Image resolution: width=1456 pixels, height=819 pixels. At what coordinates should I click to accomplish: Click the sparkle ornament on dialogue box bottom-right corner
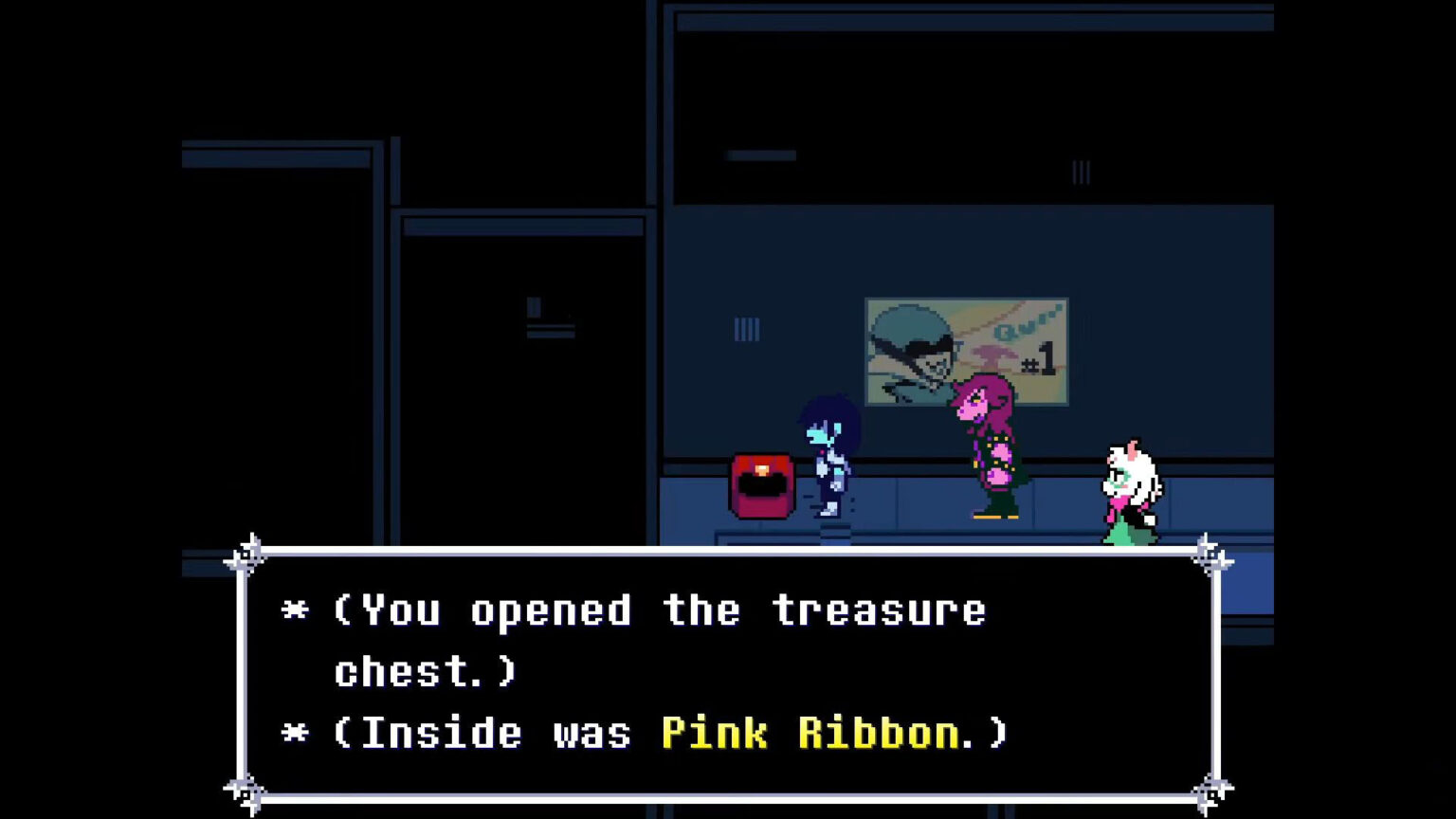pos(1210,790)
